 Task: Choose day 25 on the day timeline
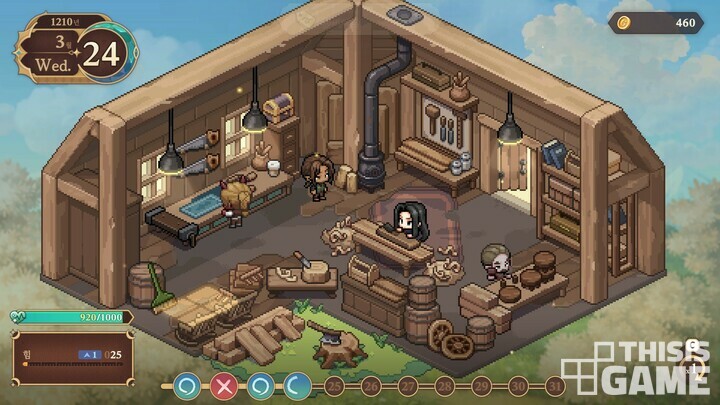click(x=335, y=386)
